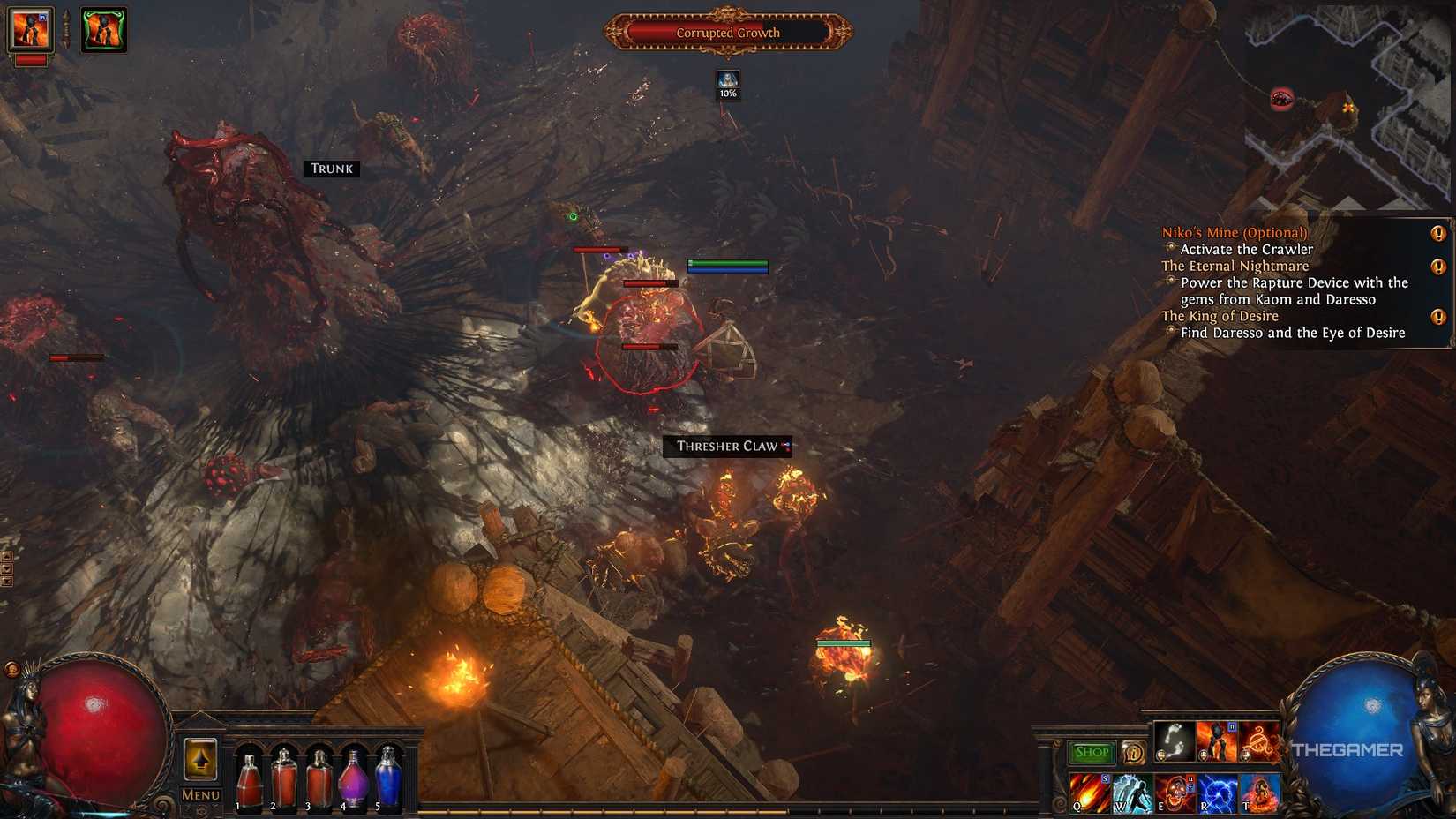
Task: Select the white footprints move skill
Action: tap(1175, 742)
